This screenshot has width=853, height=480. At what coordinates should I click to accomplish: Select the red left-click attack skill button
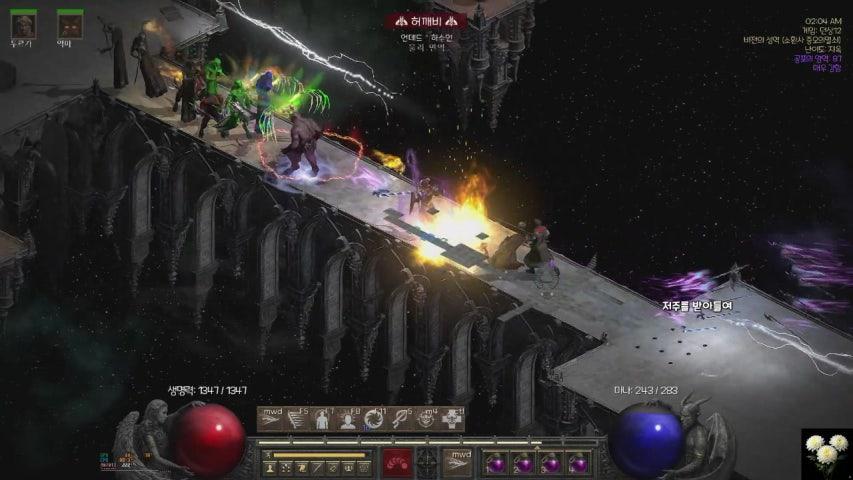[396, 462]
